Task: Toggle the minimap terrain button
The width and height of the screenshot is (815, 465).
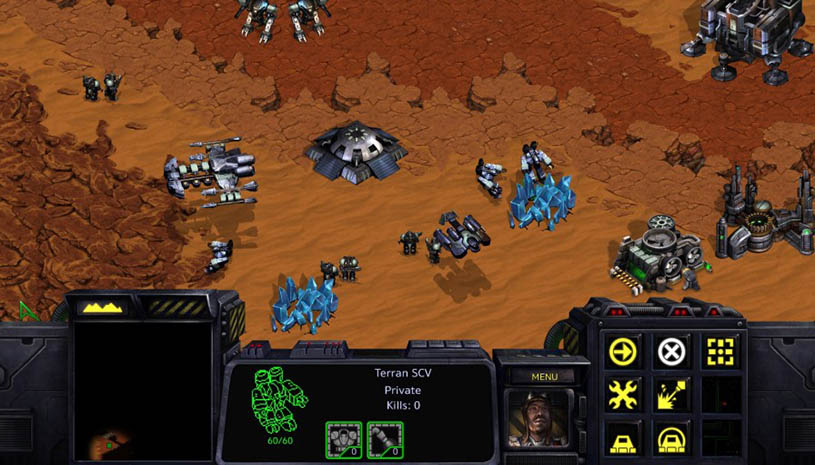Action: pyautogui.click(x=102, y=307)
